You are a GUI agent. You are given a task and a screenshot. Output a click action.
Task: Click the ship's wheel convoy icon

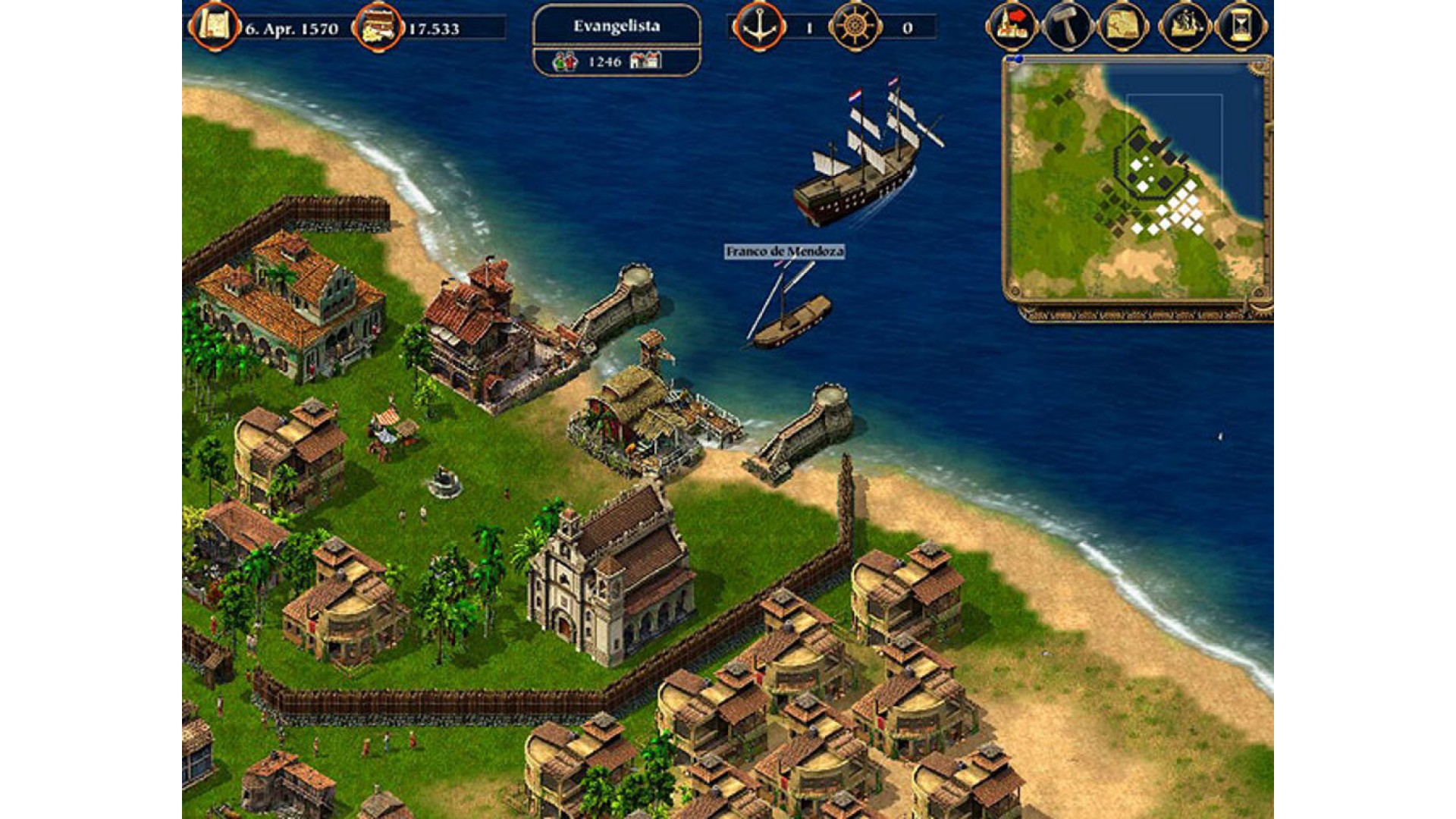855,27
